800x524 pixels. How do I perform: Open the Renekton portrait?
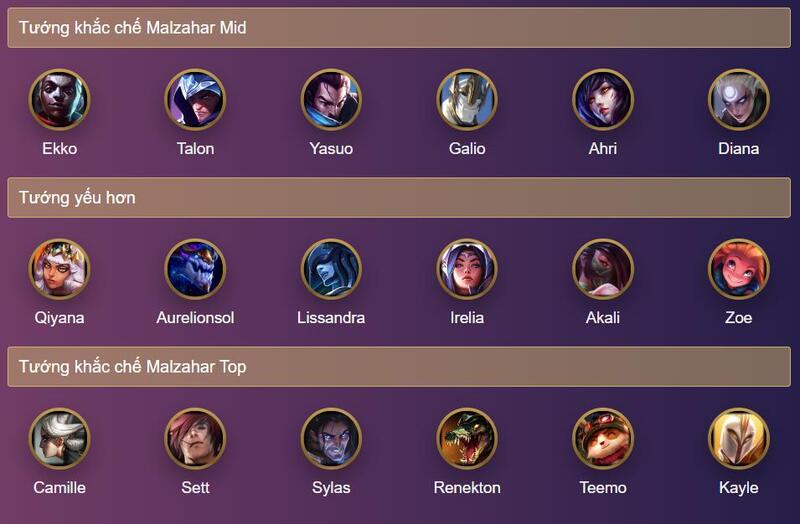coord(467,438)
